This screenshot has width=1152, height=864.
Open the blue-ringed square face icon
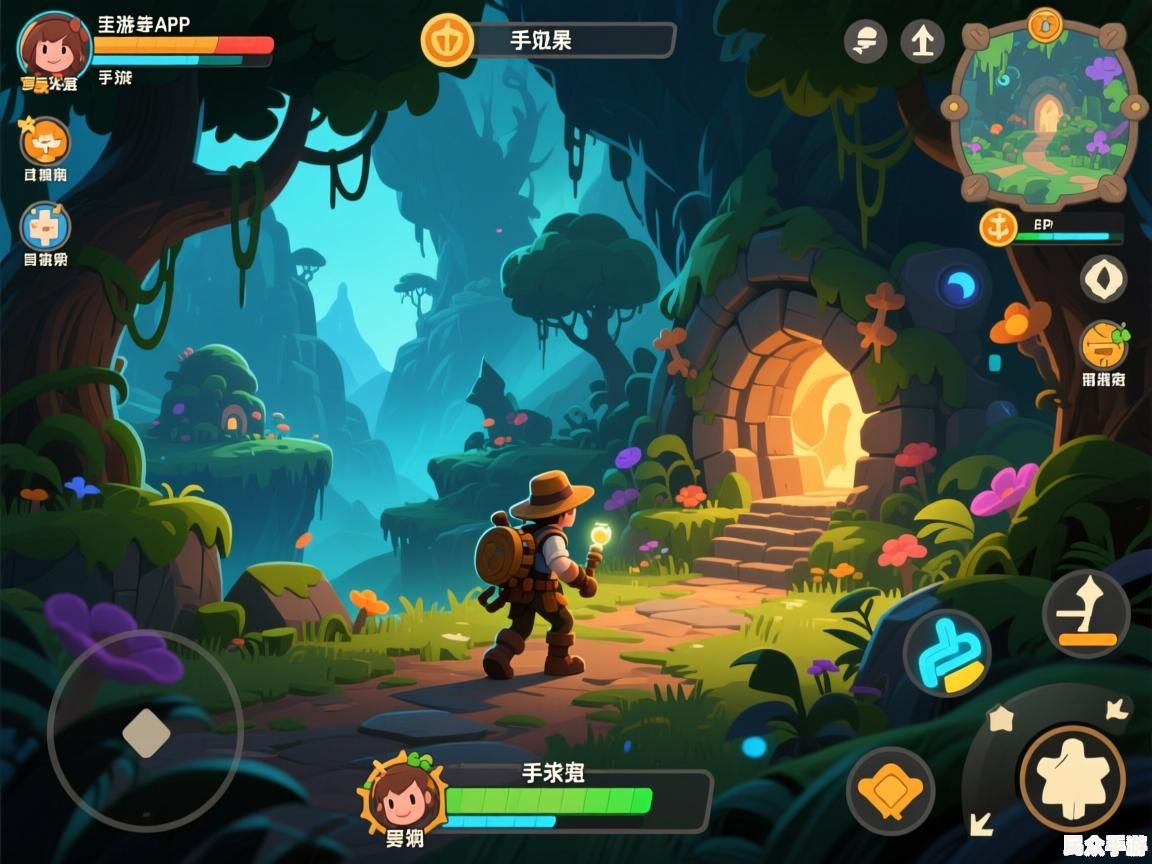click(46, 227)
